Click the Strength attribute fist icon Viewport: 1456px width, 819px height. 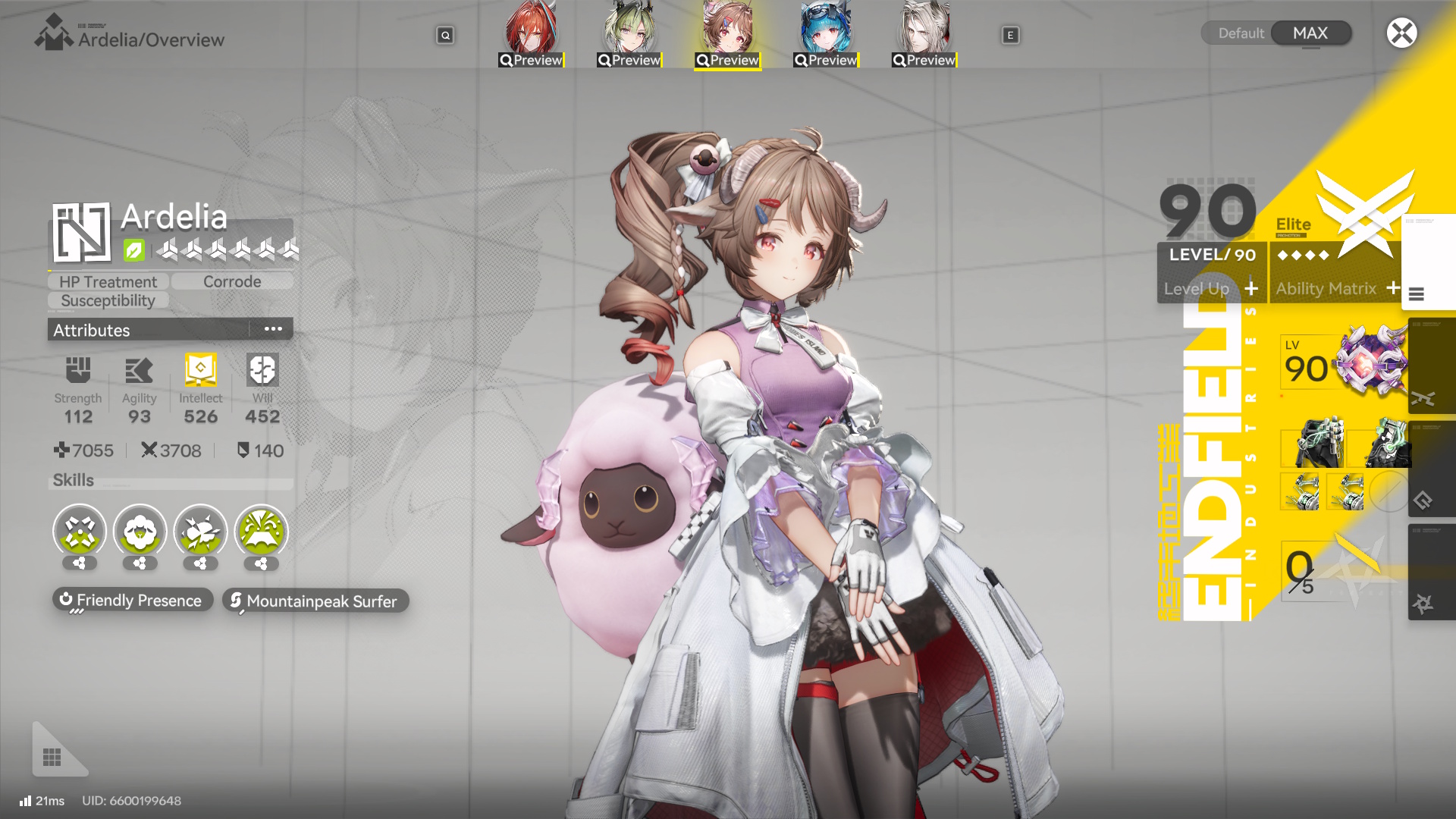78,370
